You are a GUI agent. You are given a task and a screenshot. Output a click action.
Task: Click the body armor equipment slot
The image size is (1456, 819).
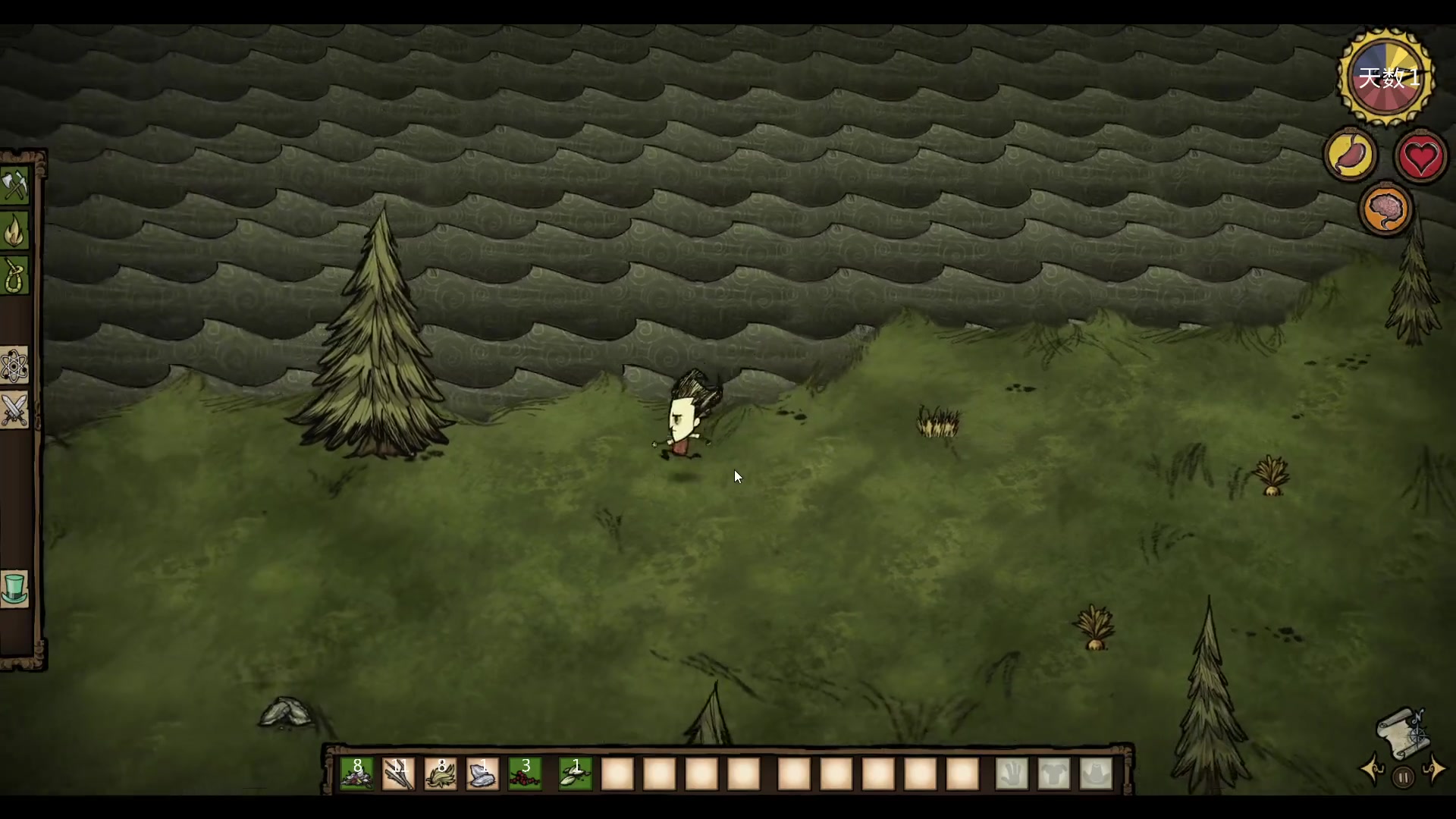pos(1054,773)
